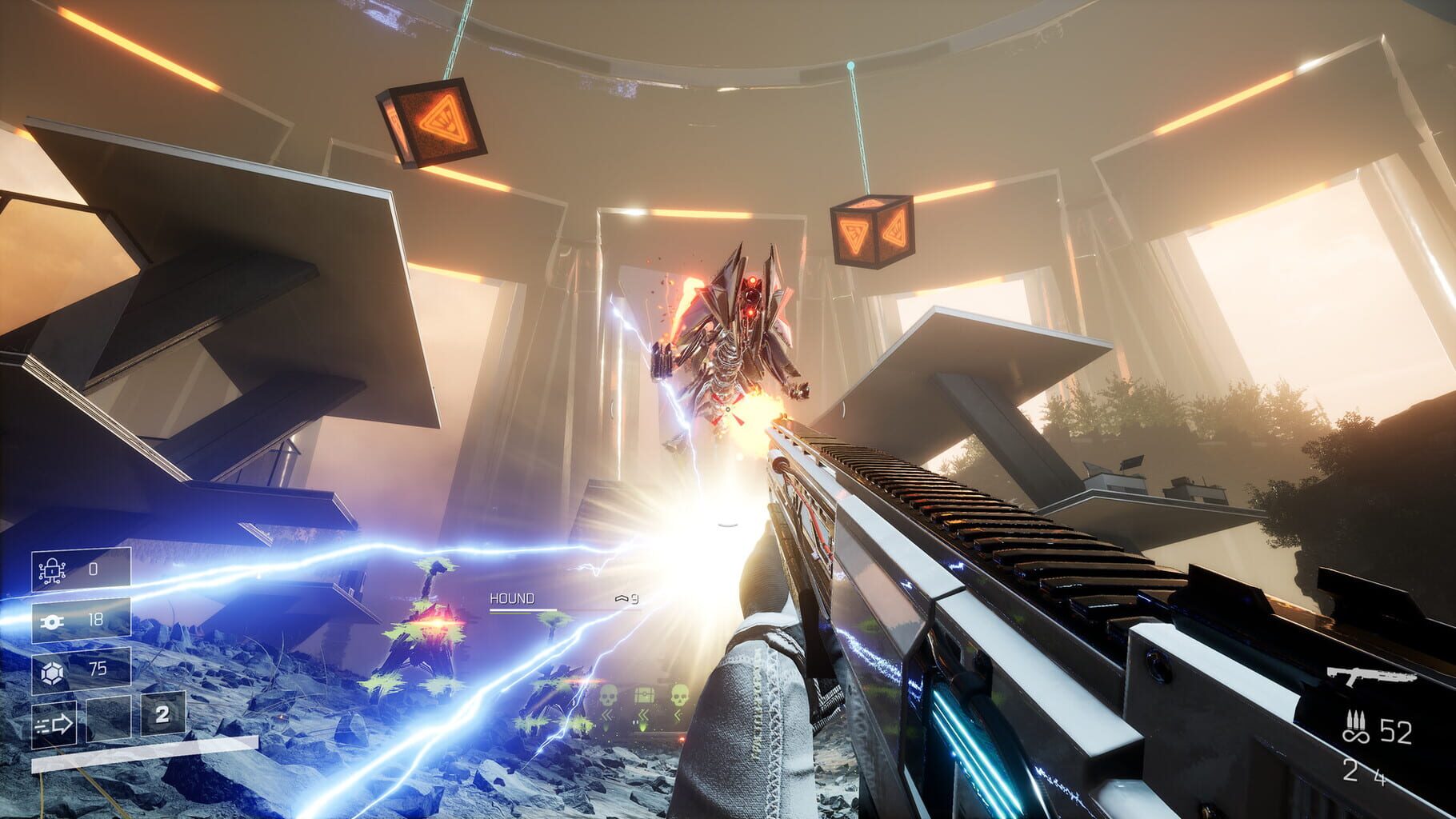
Task: Enable the ability slot showing number 2
Action: point(161,716)
